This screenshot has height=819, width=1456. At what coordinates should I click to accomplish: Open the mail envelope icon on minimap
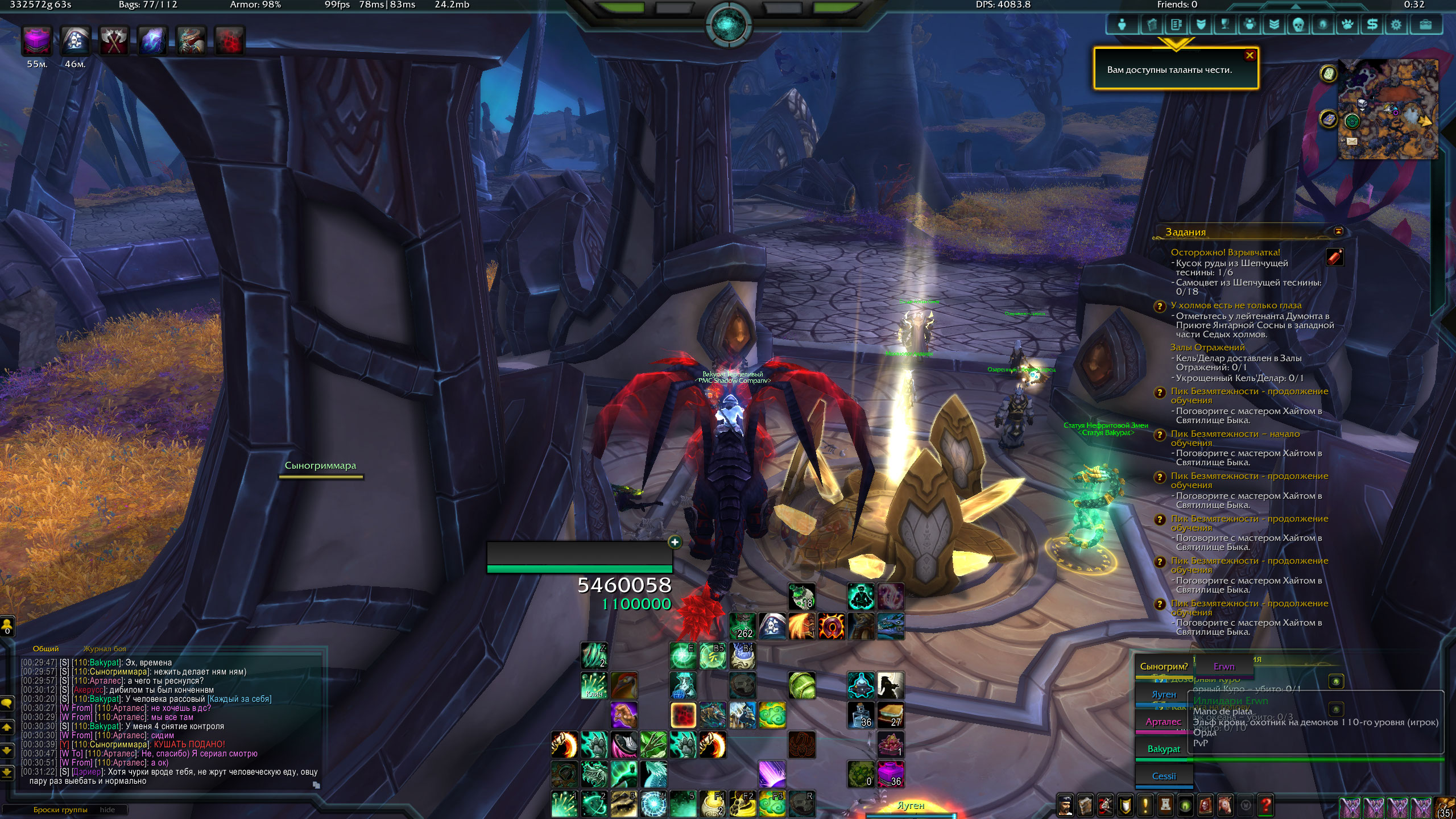click(x=1351, y=141)
